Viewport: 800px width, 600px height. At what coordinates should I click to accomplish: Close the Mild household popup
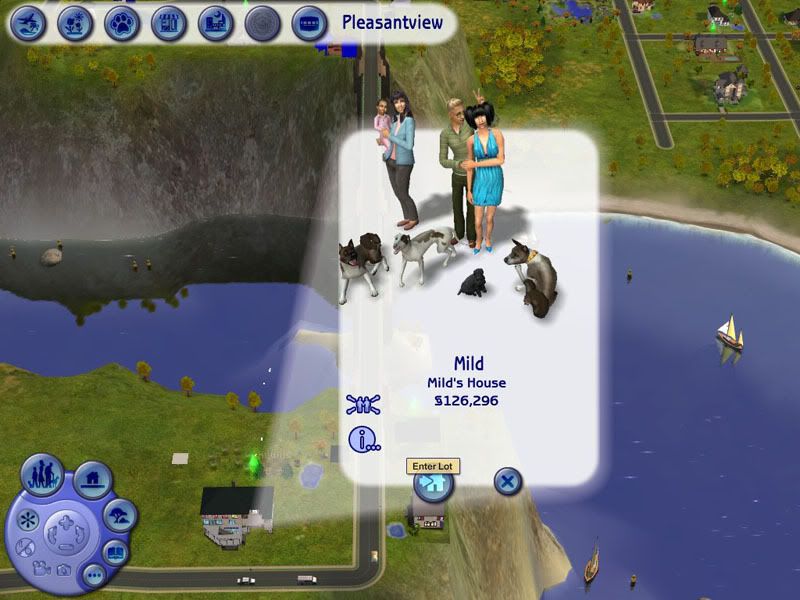point(508,483)
